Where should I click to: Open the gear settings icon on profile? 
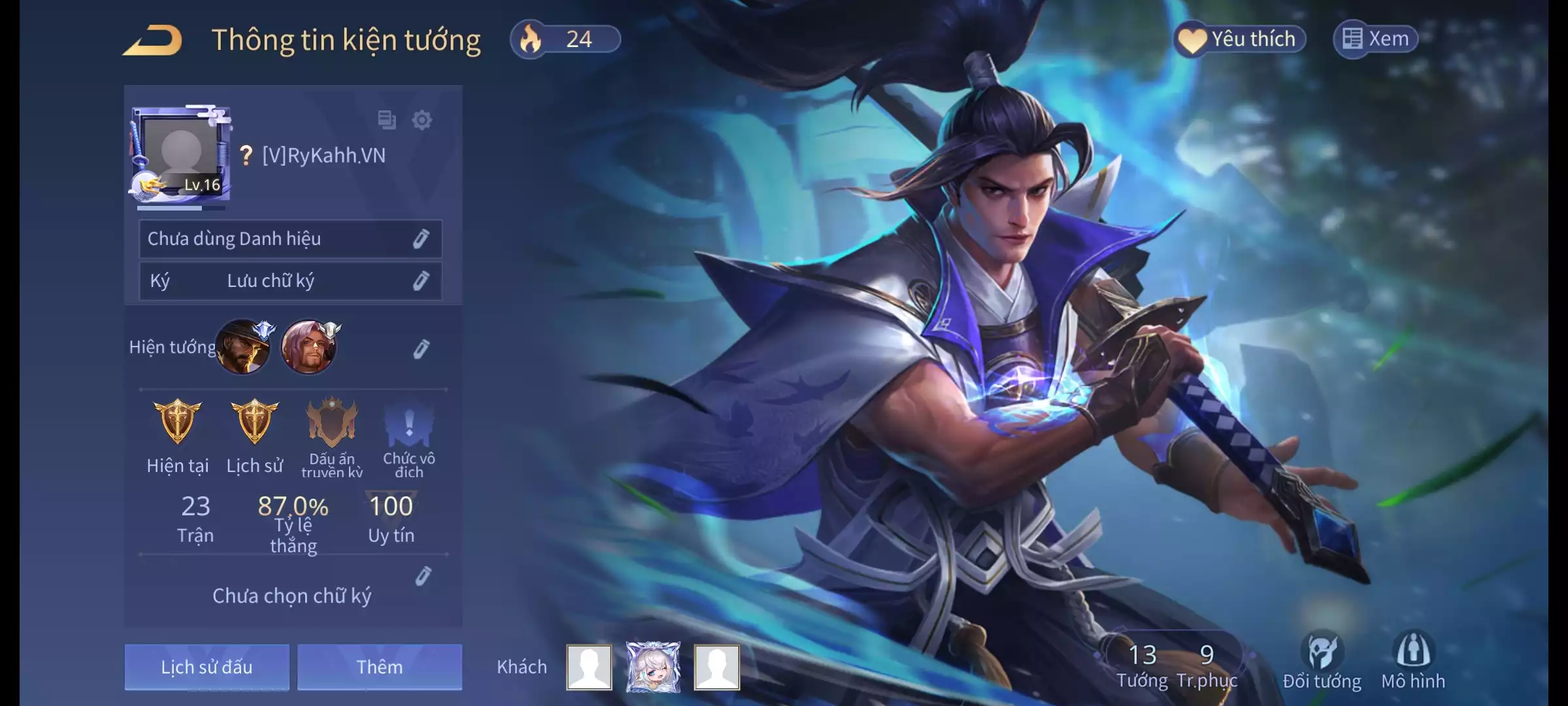422,120
